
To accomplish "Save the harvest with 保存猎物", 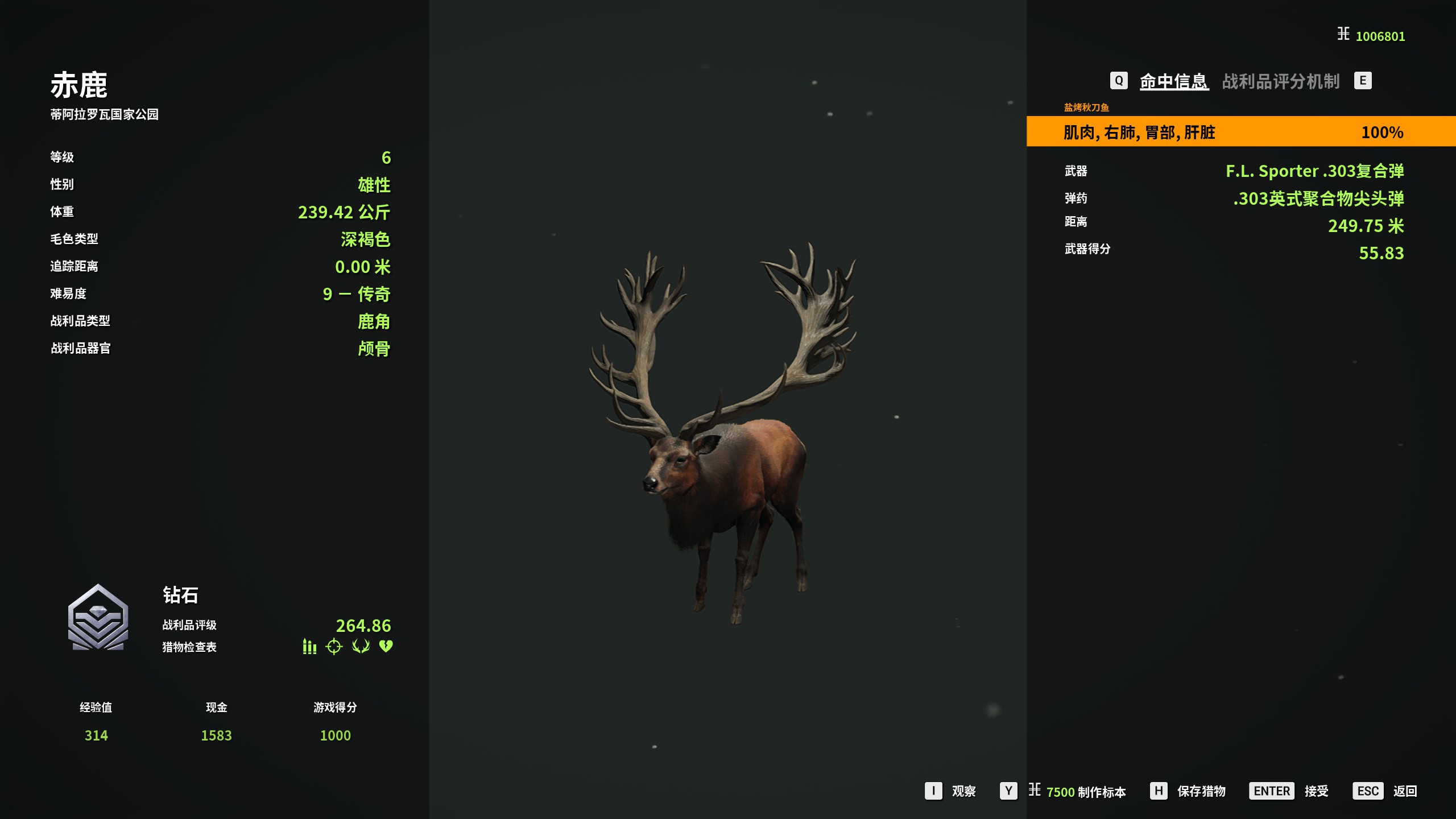I will [1201, 791].
